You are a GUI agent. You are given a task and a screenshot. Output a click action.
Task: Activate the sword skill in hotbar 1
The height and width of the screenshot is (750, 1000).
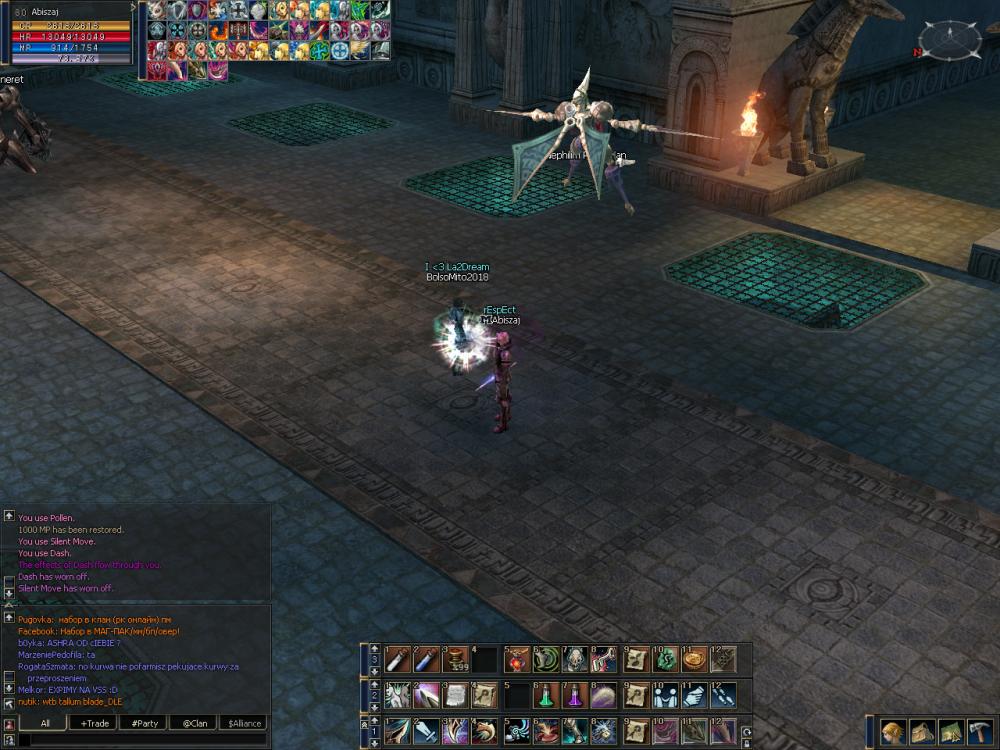[426, 731]
